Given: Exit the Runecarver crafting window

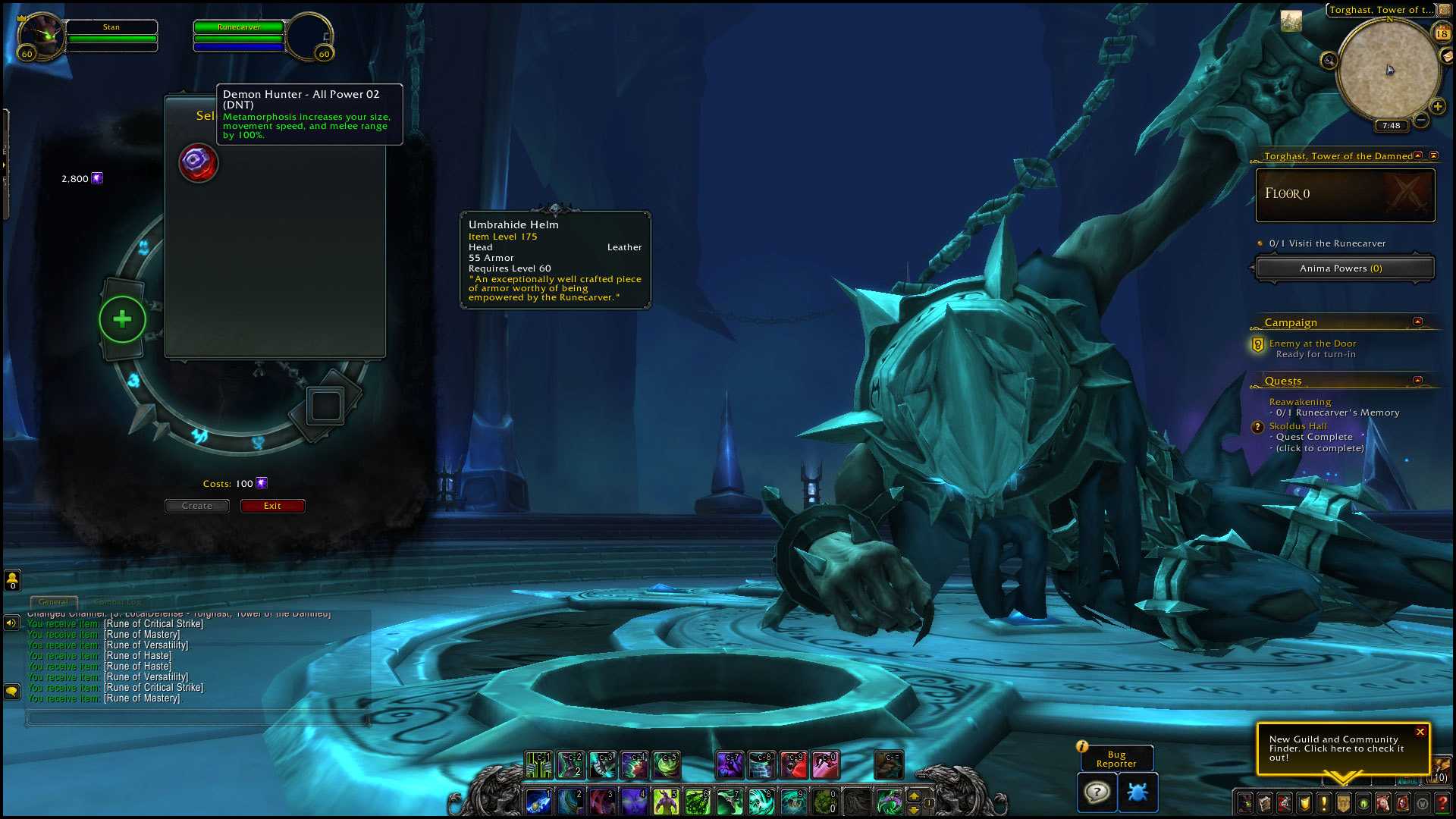Looking at the screenshot, I should [272, 506].
